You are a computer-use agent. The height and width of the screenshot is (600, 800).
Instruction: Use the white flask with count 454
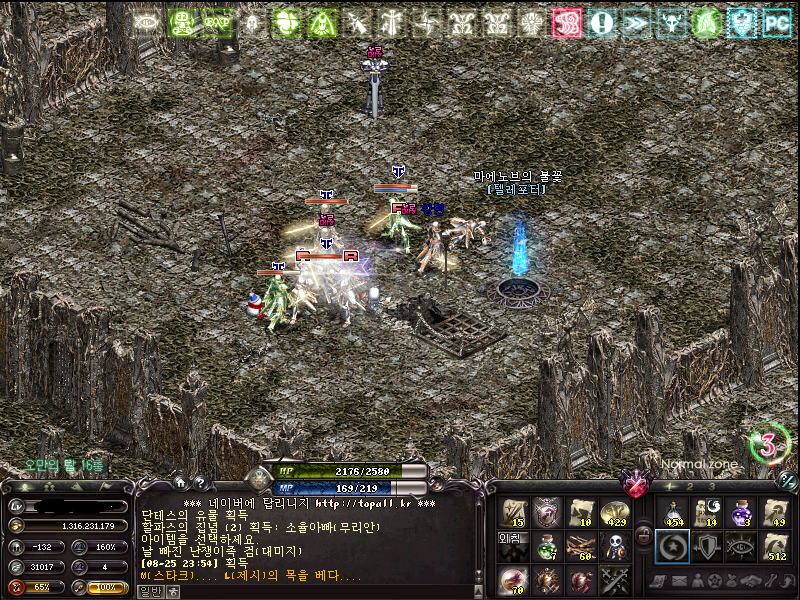(x=672, y=513)
